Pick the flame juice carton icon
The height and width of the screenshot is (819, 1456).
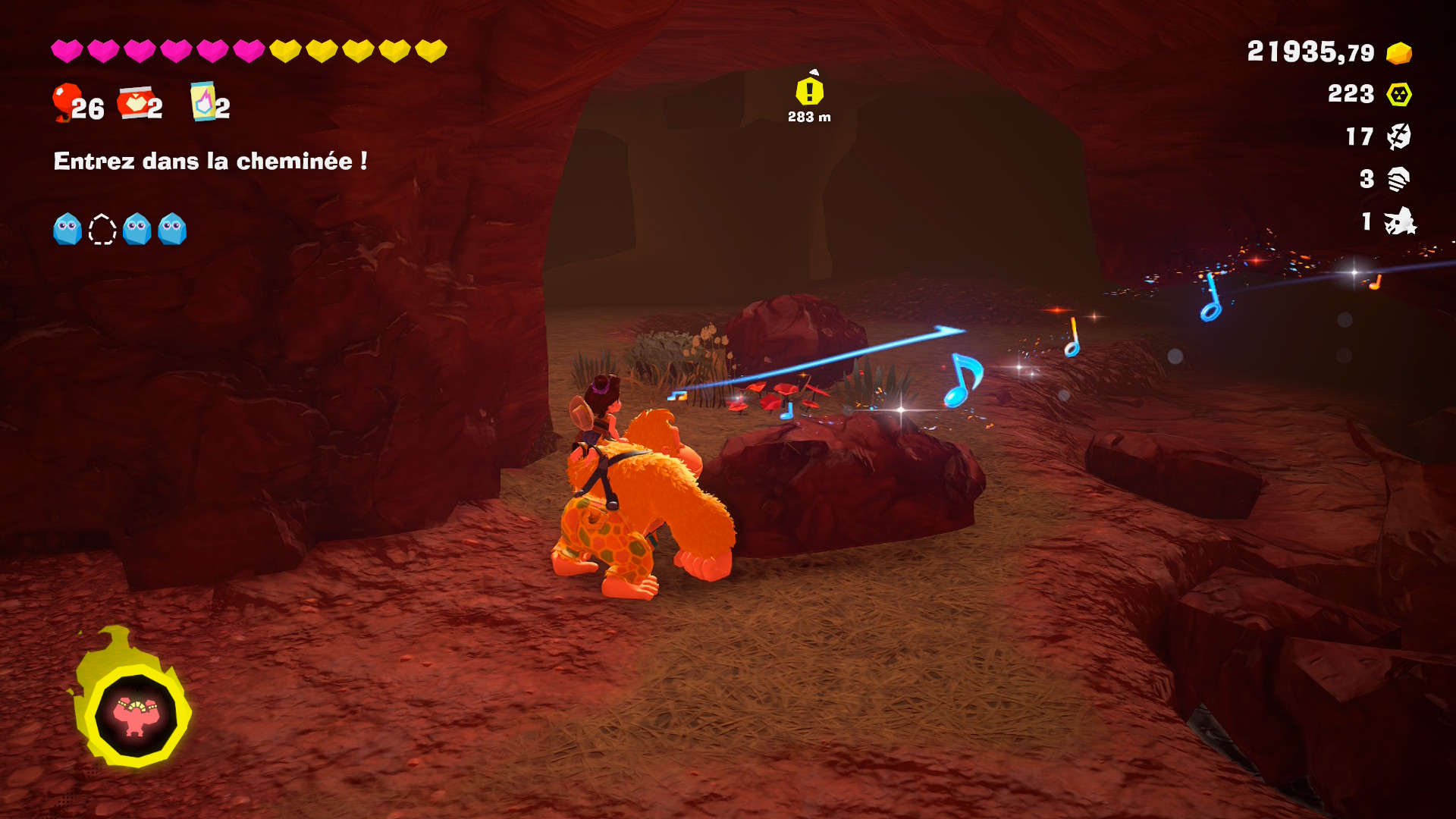click(202, 102)
